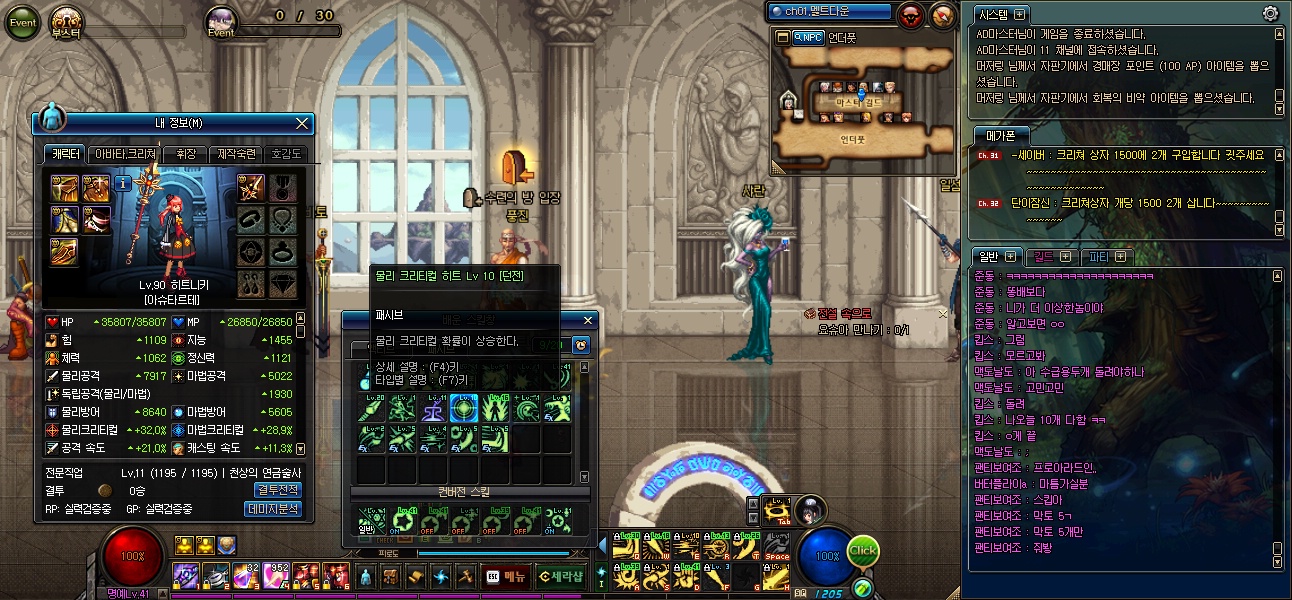Open the 데미지분석 damage analysis
The image size is (1292, 600).
click(273, 509)
